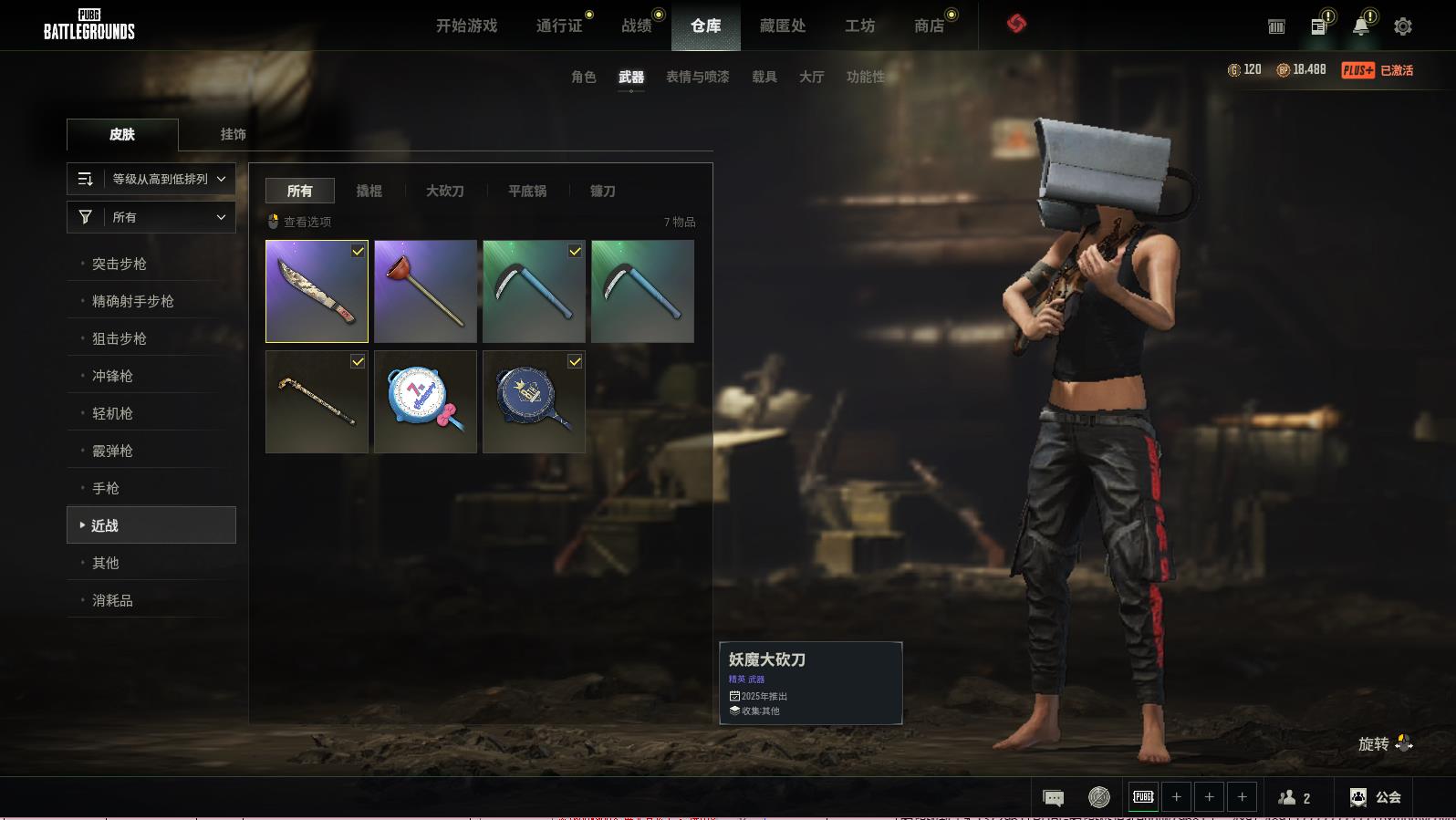Filter melee skins by 平底锅
The image size is (1456, 820).
tap(526, 191)
